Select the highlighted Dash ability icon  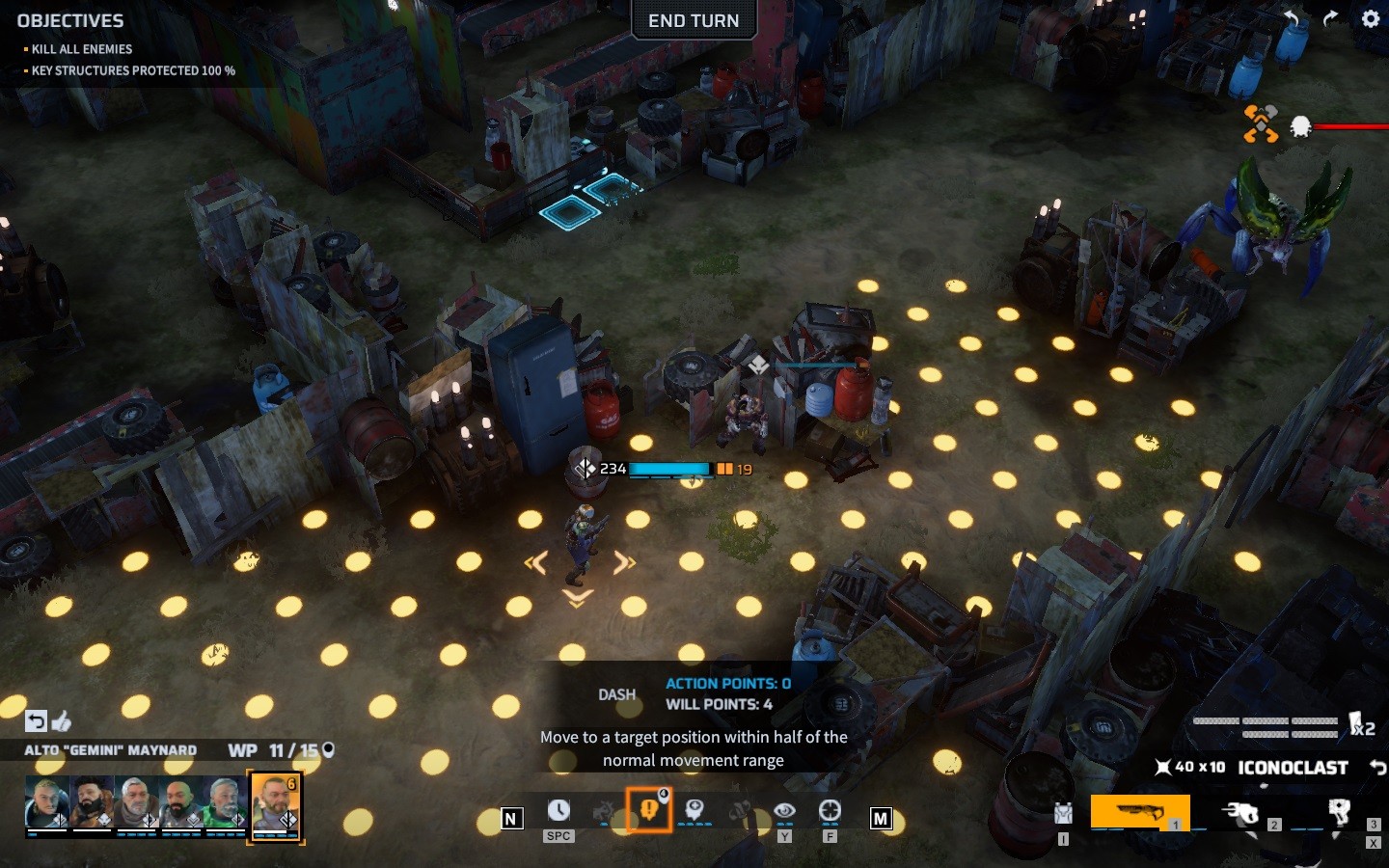click(649, 809)
